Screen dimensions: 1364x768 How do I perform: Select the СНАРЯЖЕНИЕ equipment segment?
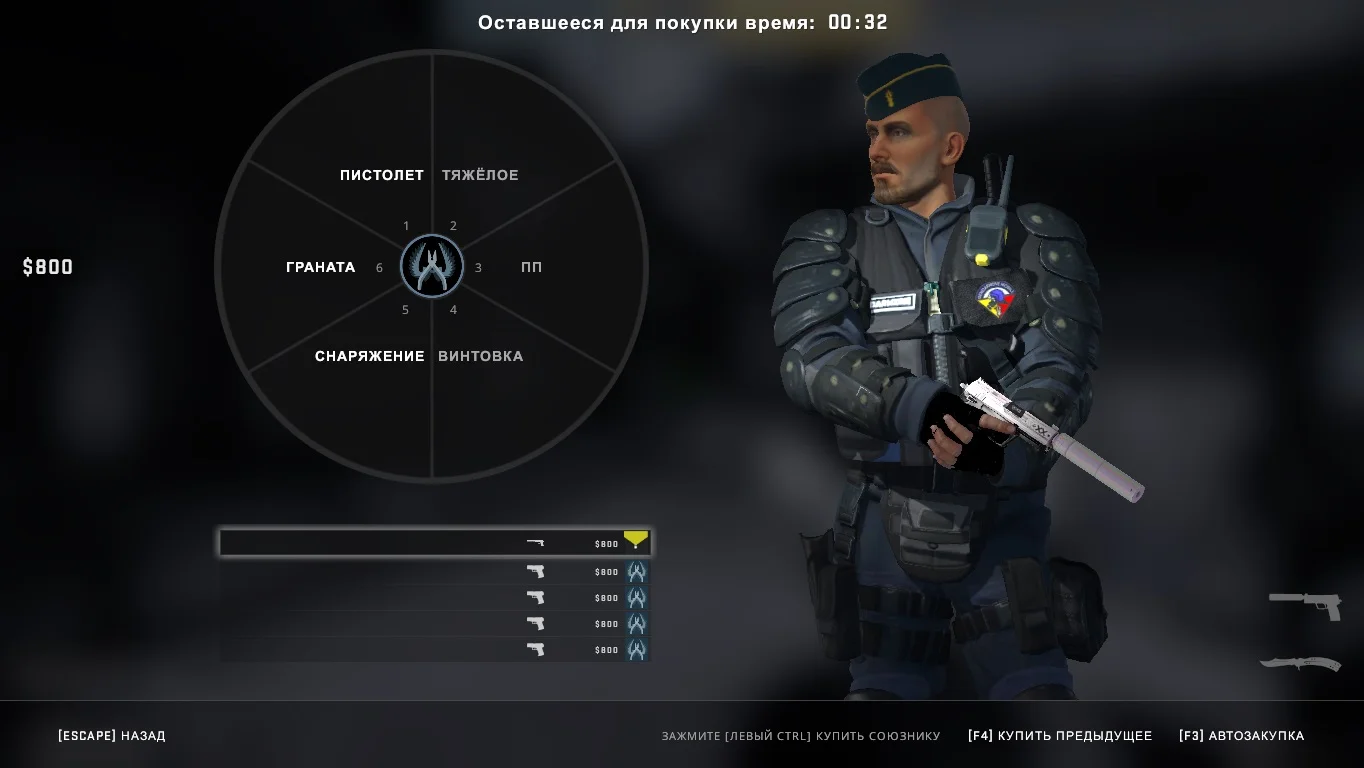coord(369,356)
